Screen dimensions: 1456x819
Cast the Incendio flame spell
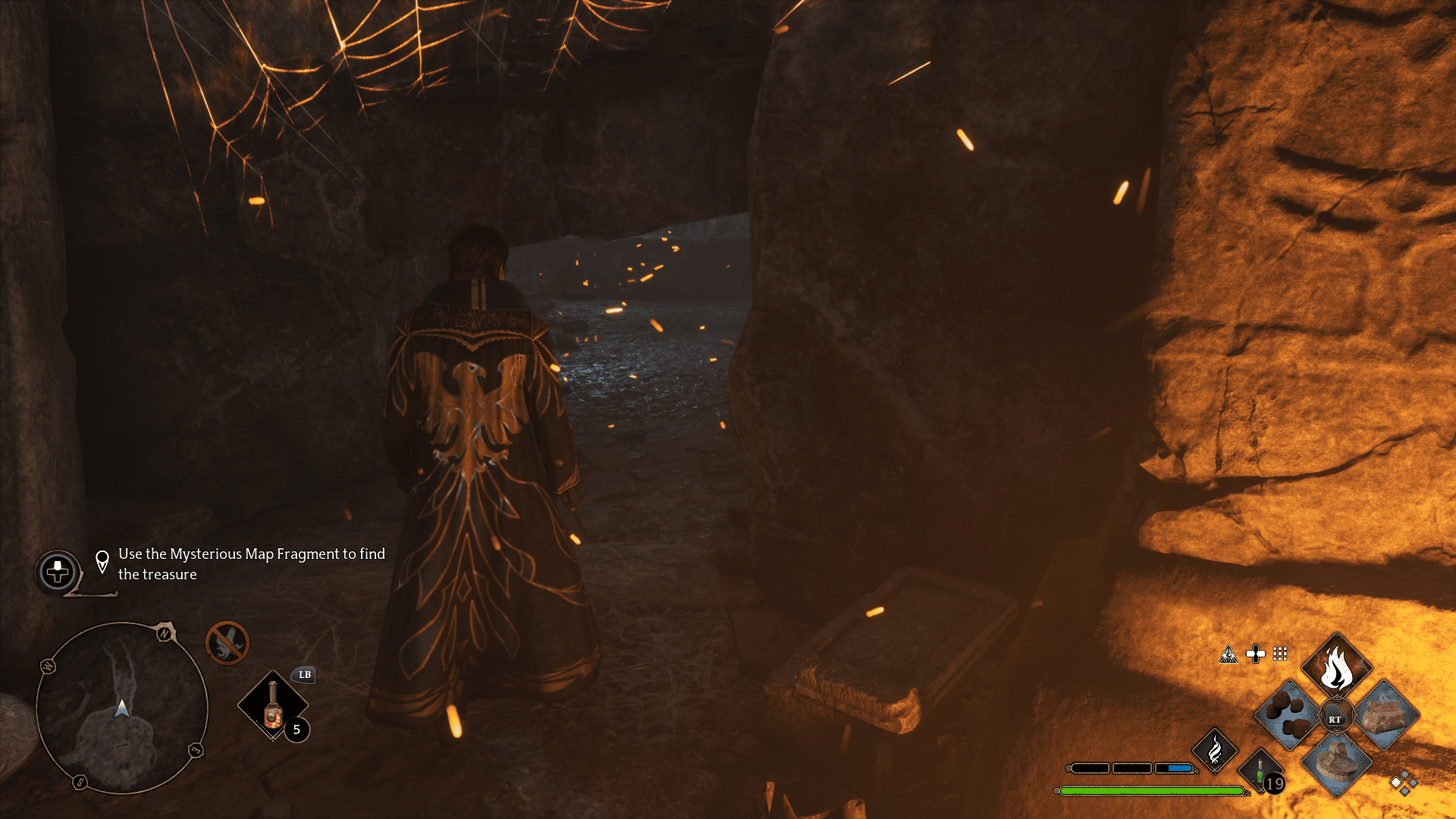[x=1336, y=667]
